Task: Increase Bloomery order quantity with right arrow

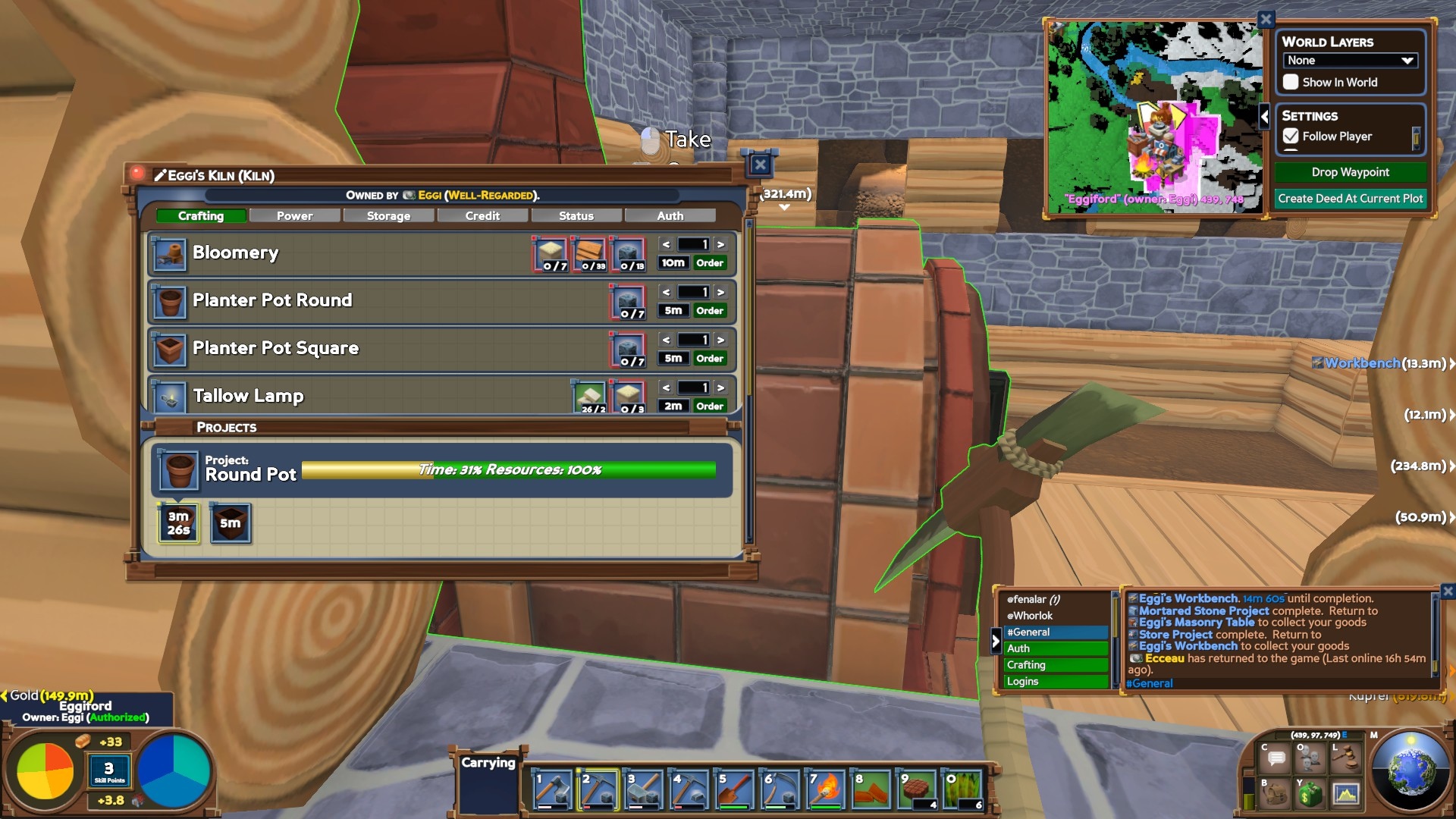Action: (720, 244)
